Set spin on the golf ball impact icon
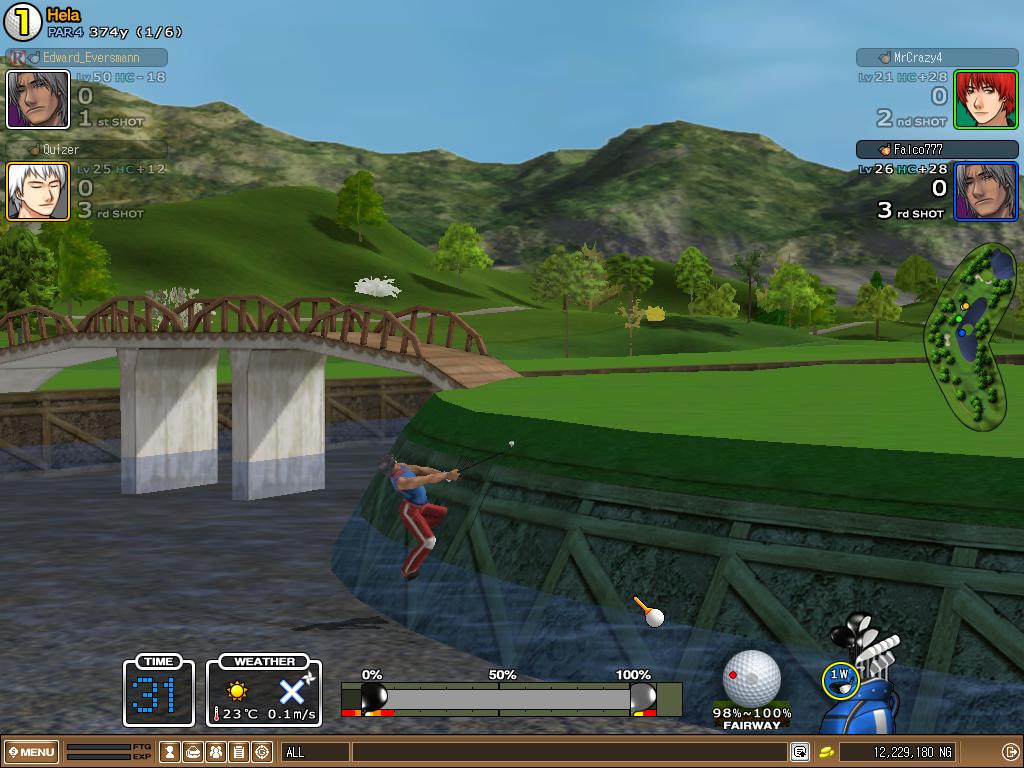The height and width of the screenshot is (768, 1024). 751,677
